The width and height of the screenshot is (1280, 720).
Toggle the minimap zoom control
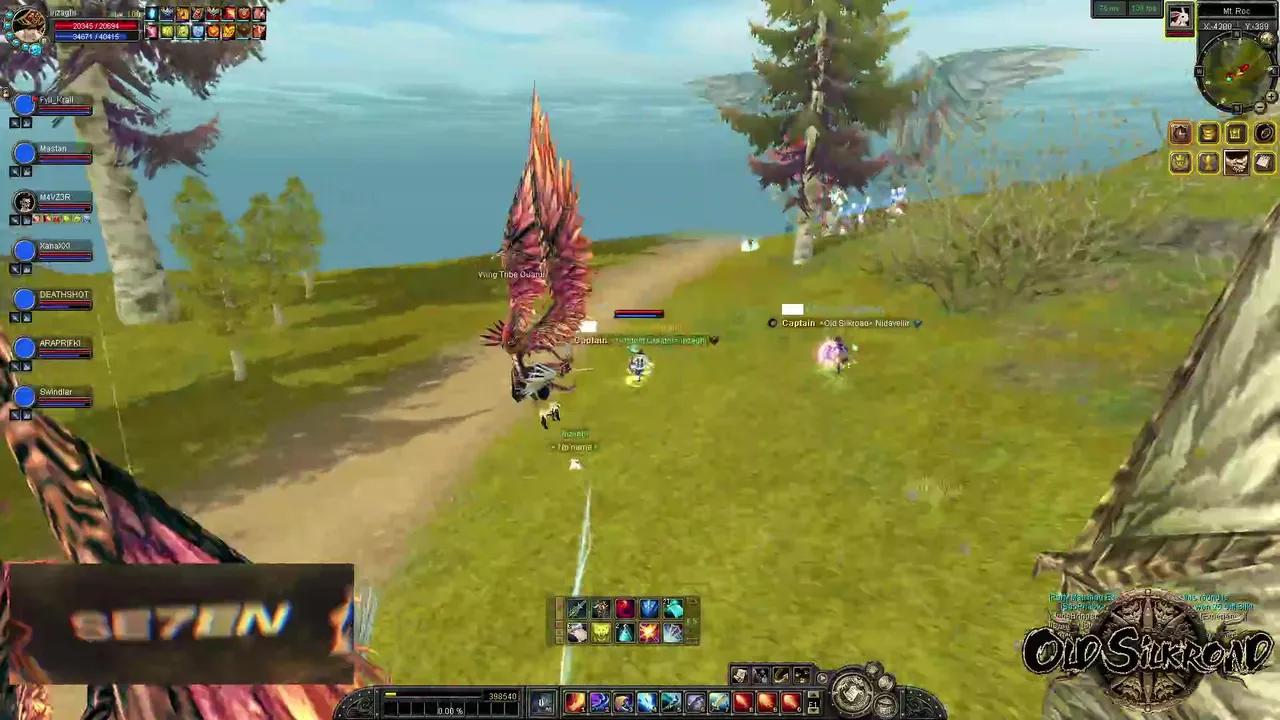[x=1269, y=94]
